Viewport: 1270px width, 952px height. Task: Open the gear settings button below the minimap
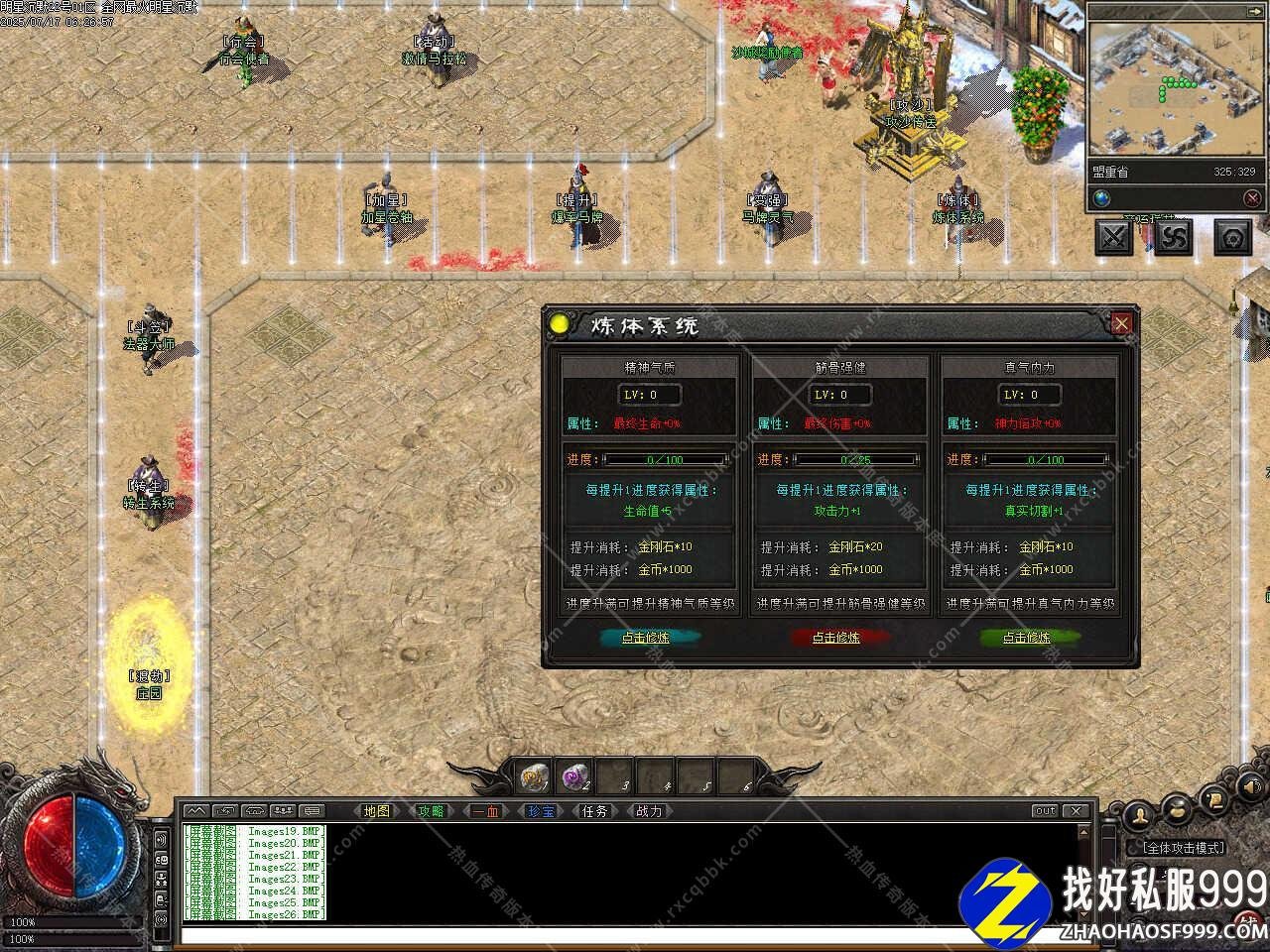[x=1233, y=237]
